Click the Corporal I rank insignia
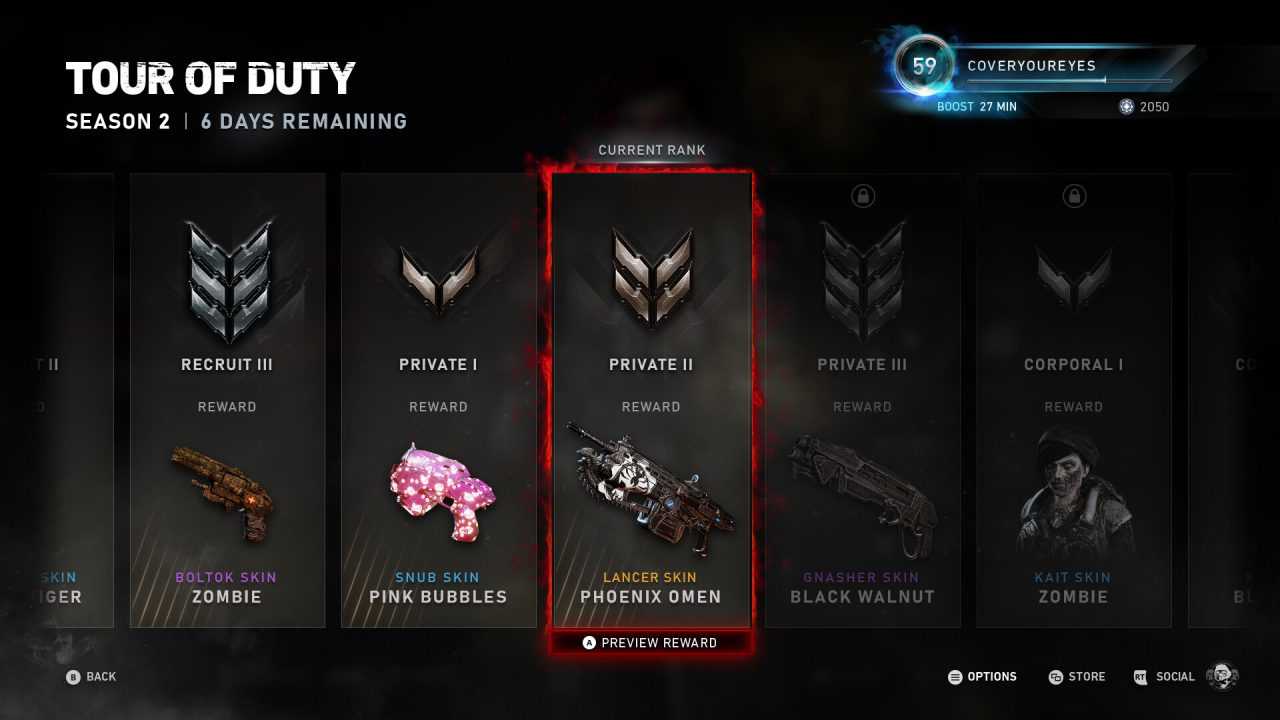The image size is (1280, 720). (1073, 275)
